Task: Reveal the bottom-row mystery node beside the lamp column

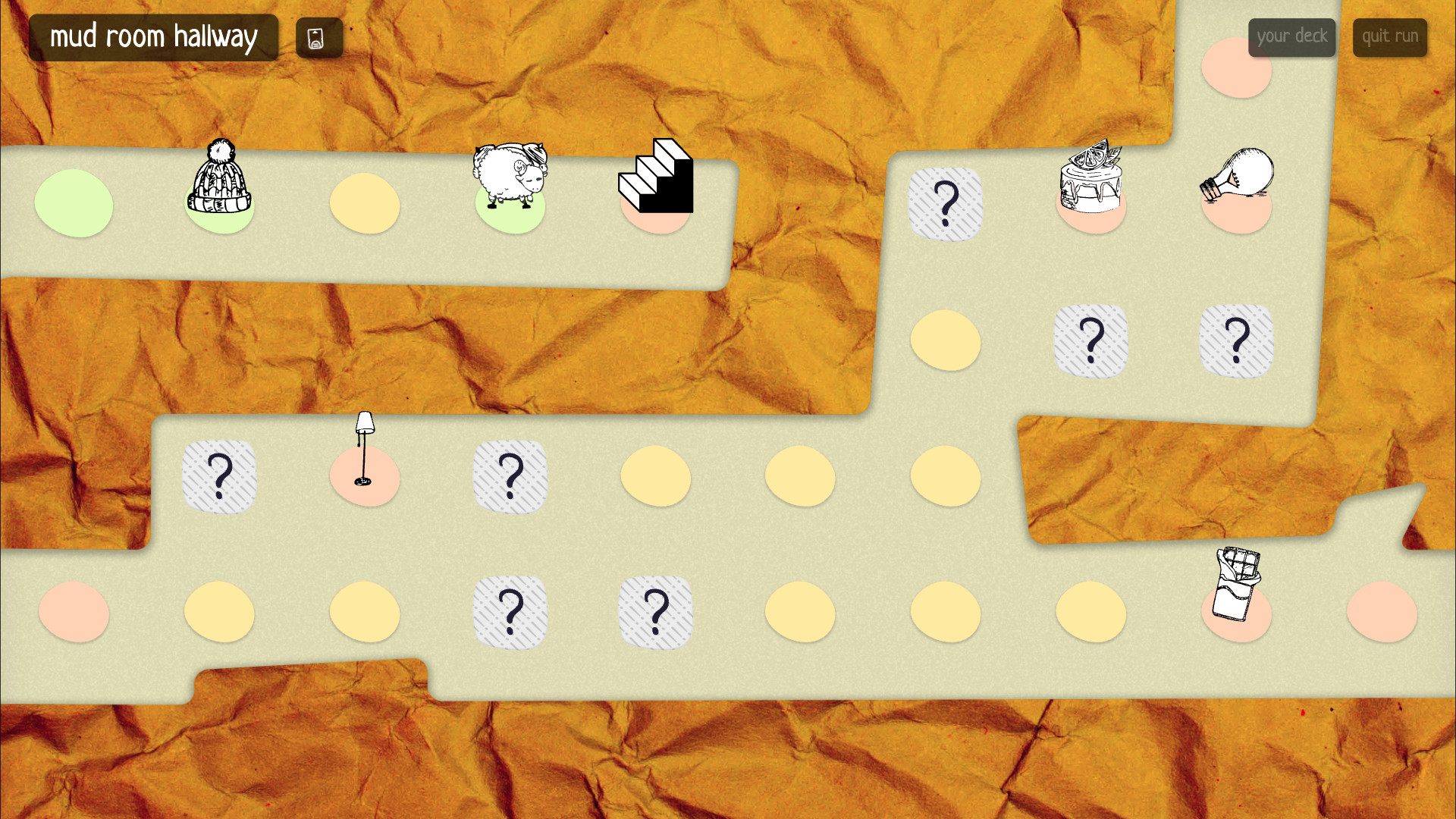Action: (511, 611)
